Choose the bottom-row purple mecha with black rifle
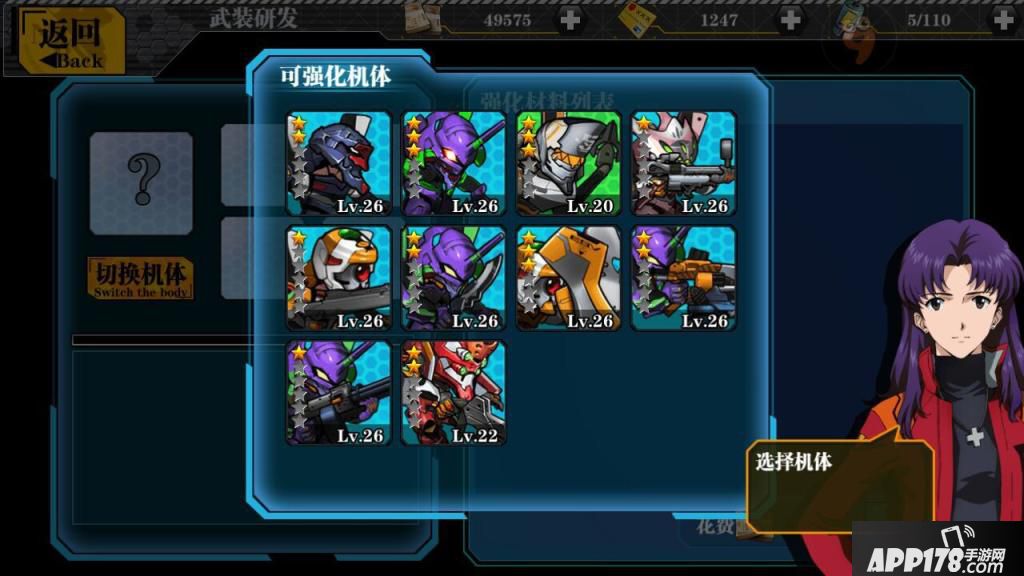This screenshot has width=1024, height=576. 338,393
